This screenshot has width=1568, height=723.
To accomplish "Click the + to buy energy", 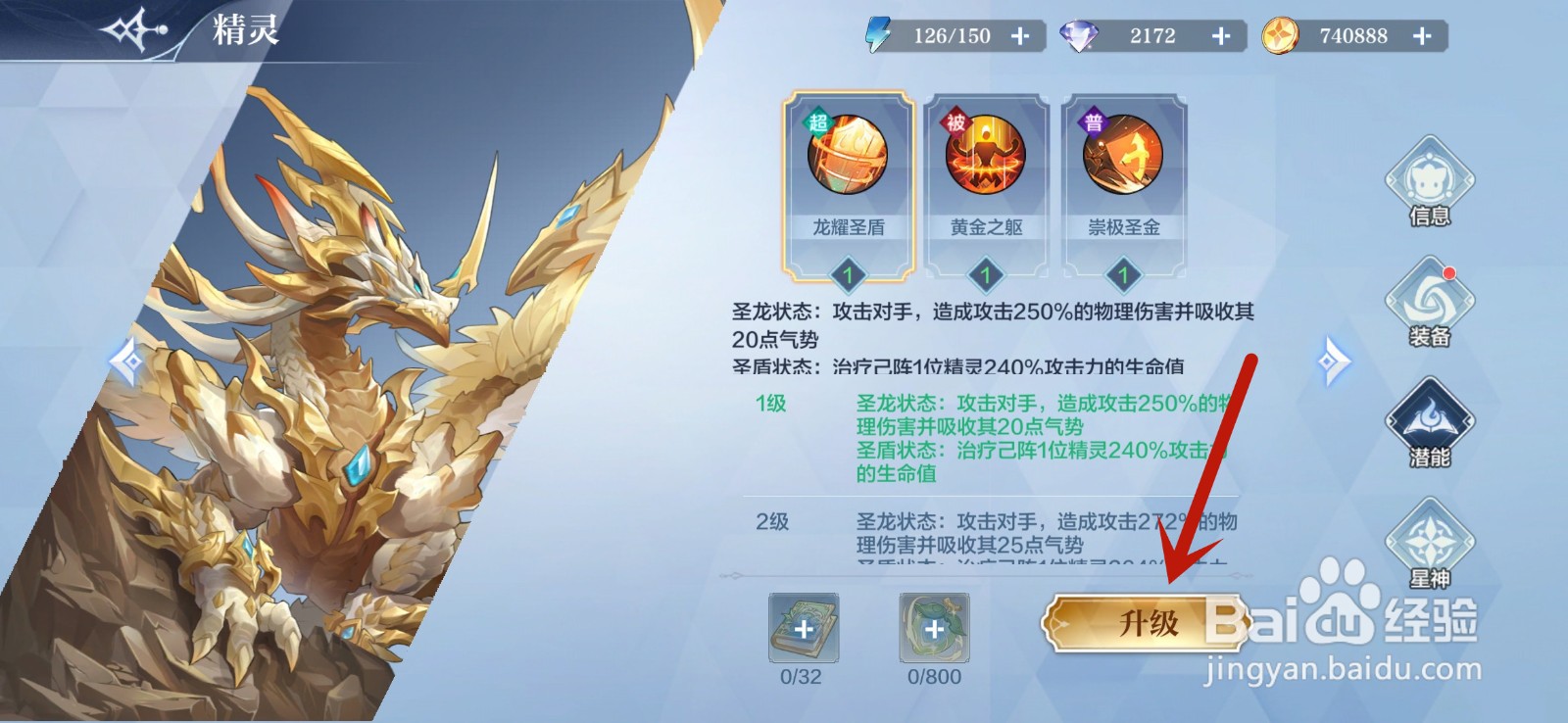I will point(1021,35).
